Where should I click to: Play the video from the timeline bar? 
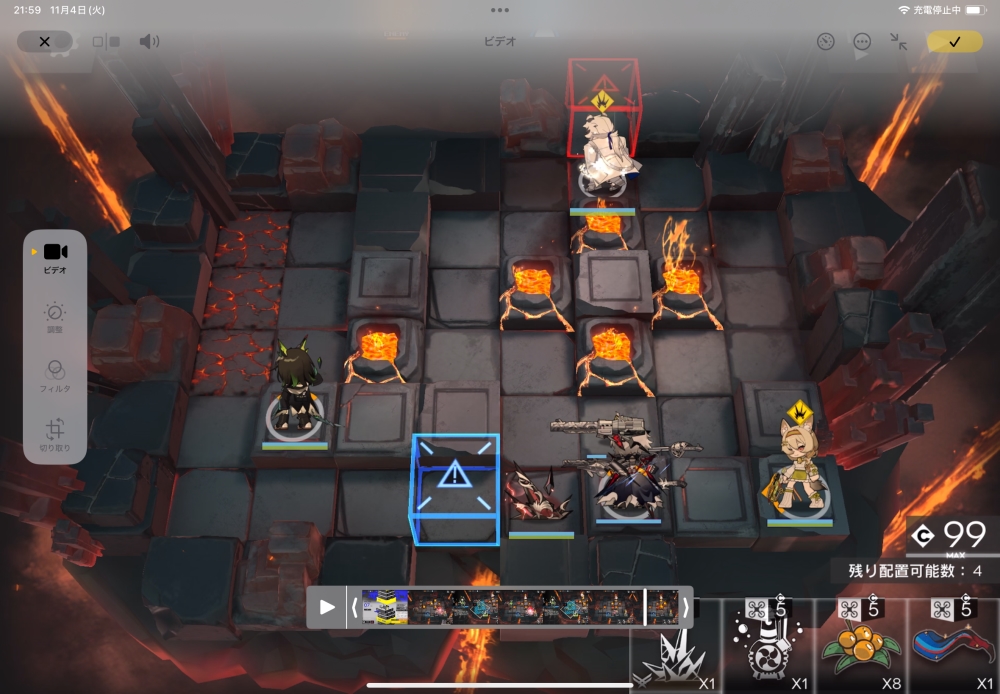tap(327, 606)
